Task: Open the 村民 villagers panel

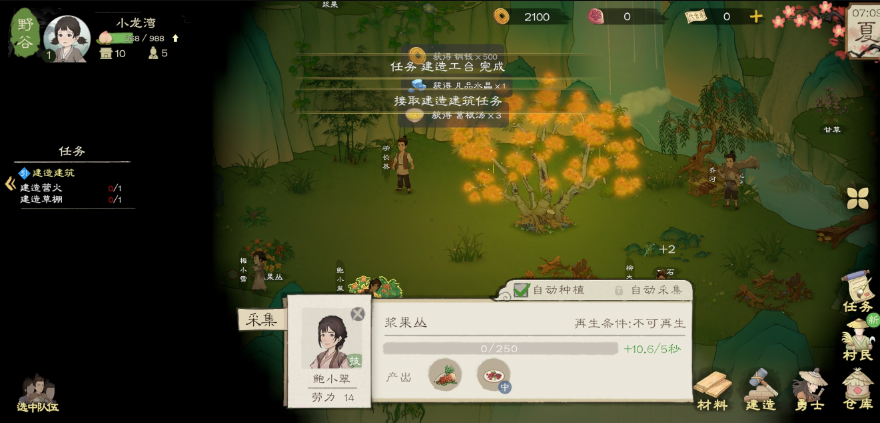Action: [857, 339]
